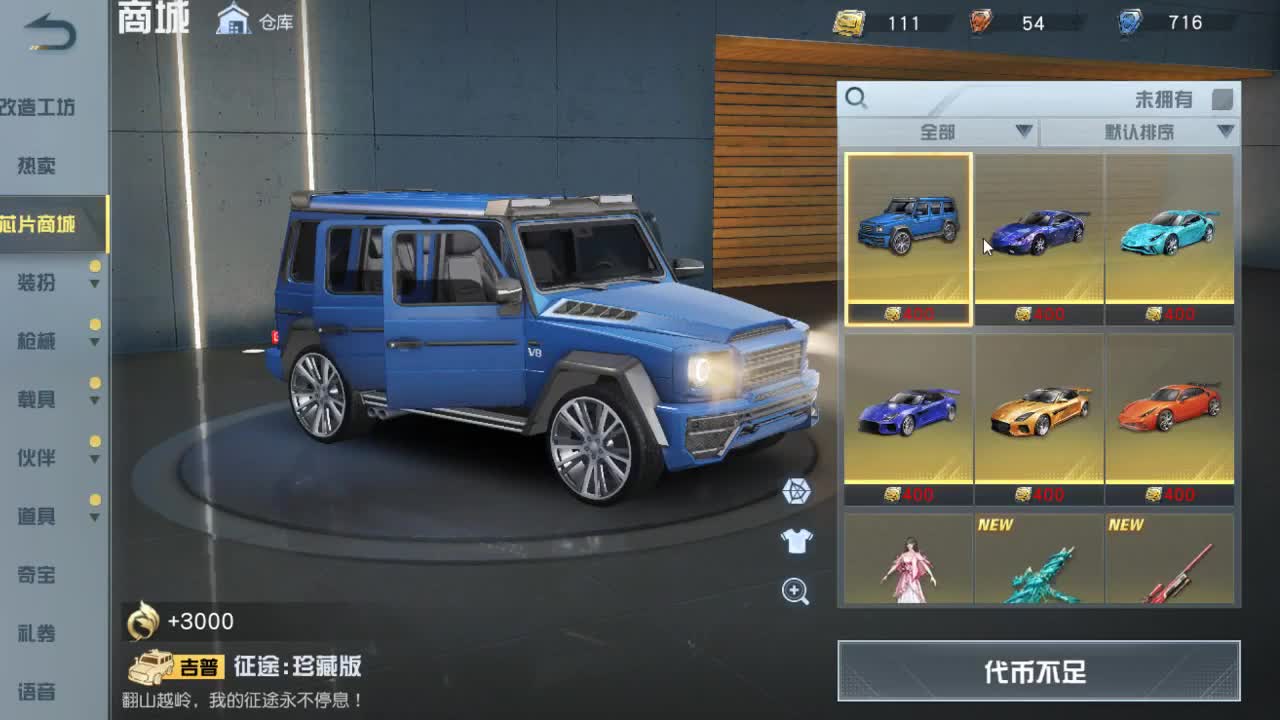Click the magnifier zoom-in icon
1280x720 pixels.
coord(793,589)
